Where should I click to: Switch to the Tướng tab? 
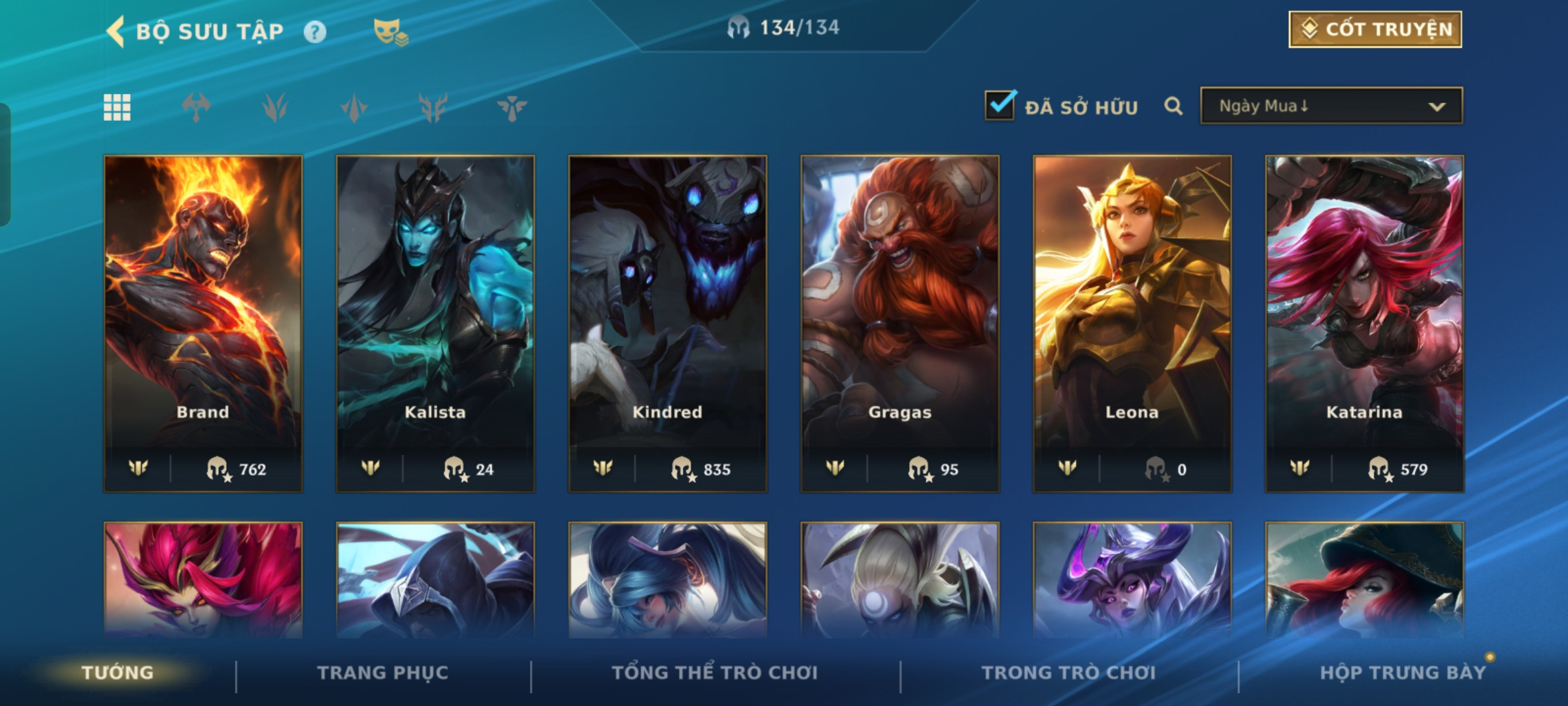click(x=118, y=673)
